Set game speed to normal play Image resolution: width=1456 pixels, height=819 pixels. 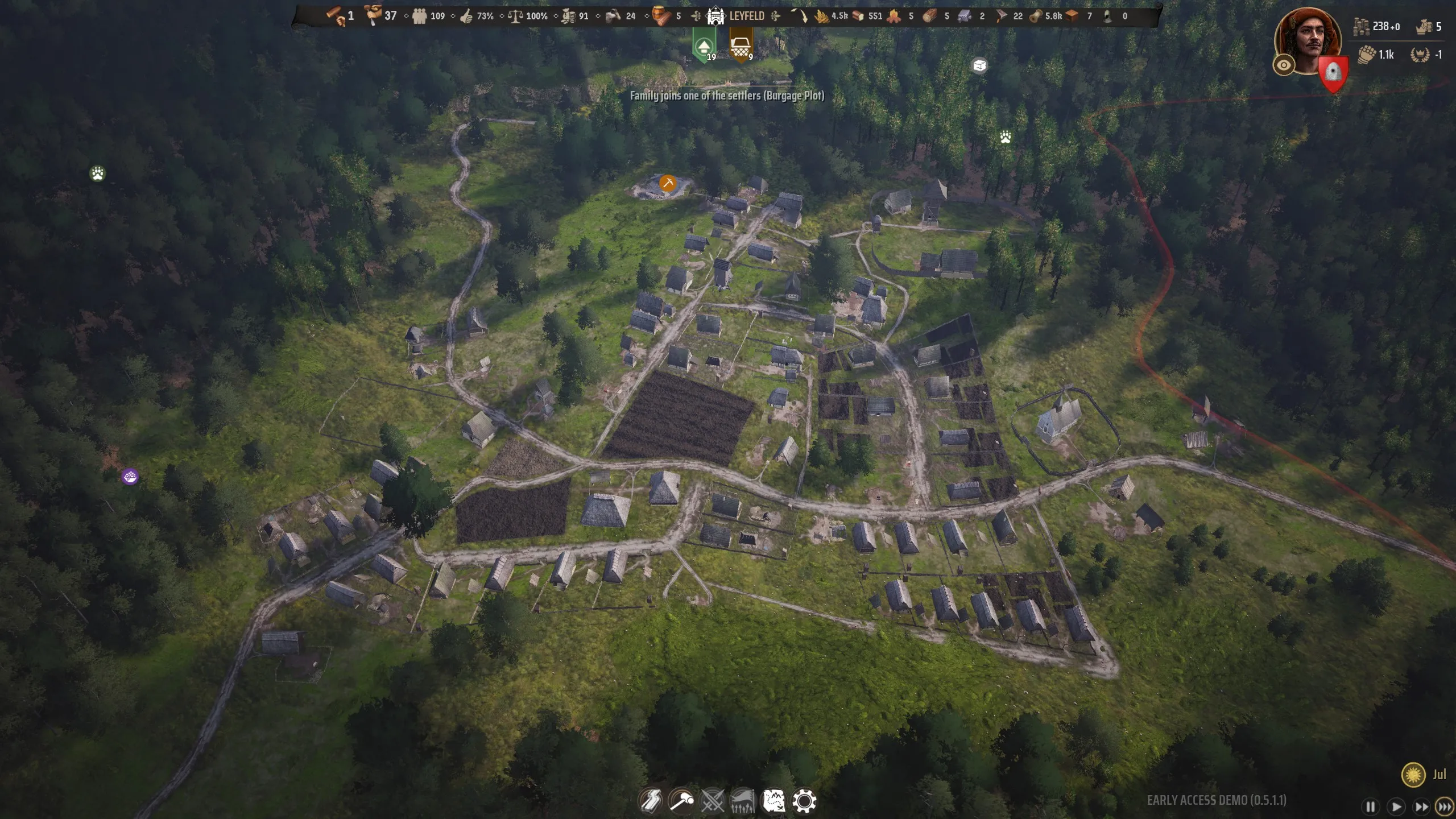click(x=1396, y=806)
